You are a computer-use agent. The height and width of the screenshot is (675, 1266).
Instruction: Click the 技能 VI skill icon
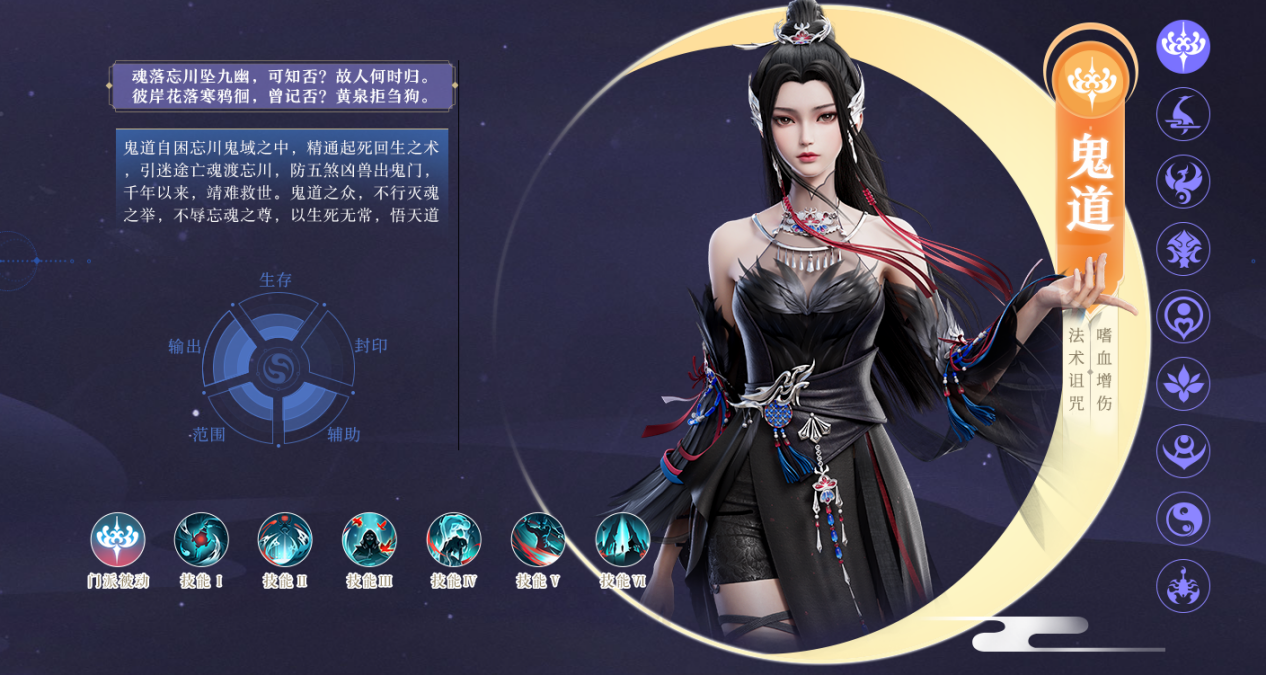pos(622,540)
